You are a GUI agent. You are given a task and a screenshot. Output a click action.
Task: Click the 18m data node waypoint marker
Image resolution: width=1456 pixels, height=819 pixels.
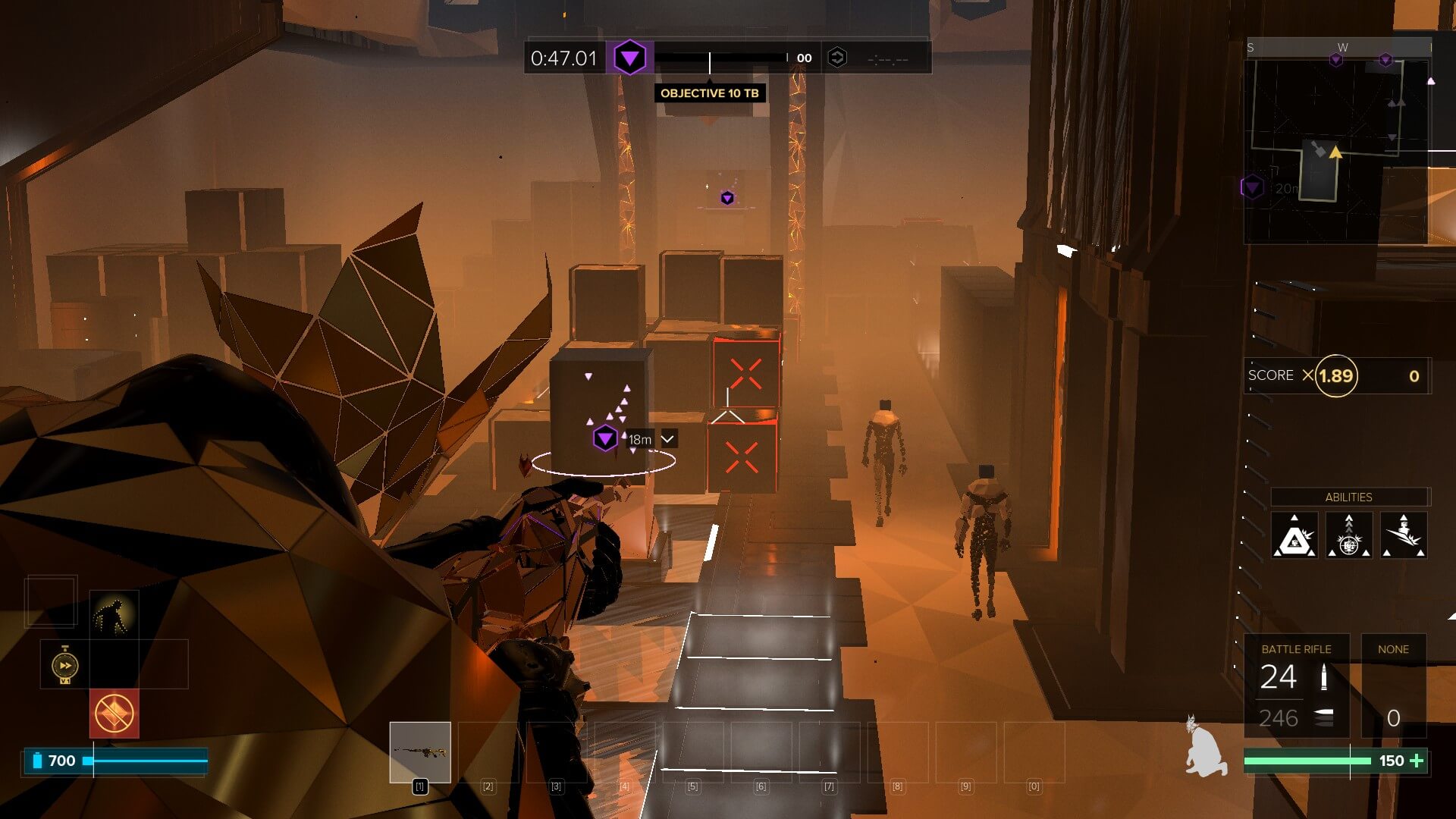tap(605, 438)
